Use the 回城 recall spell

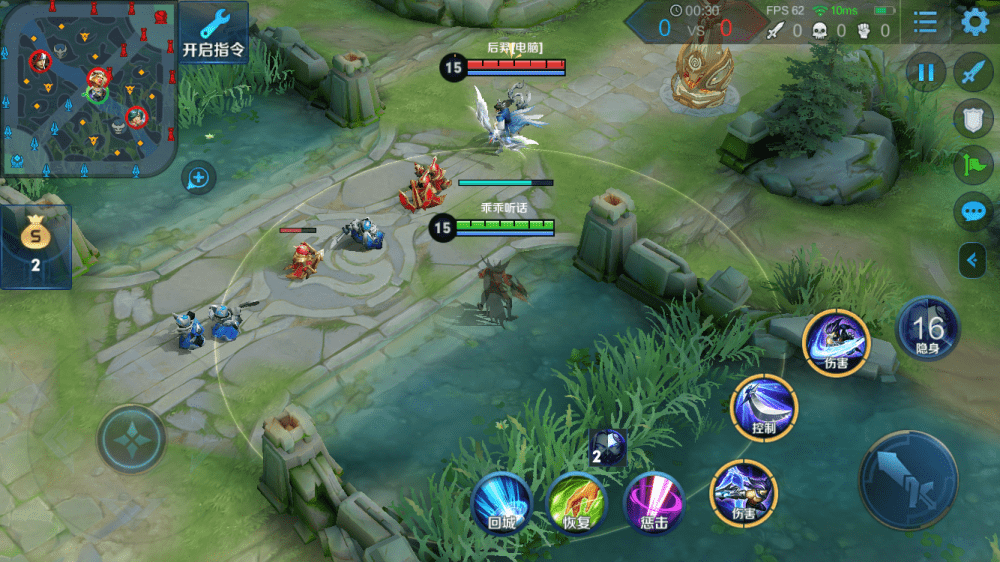(501, 501)
